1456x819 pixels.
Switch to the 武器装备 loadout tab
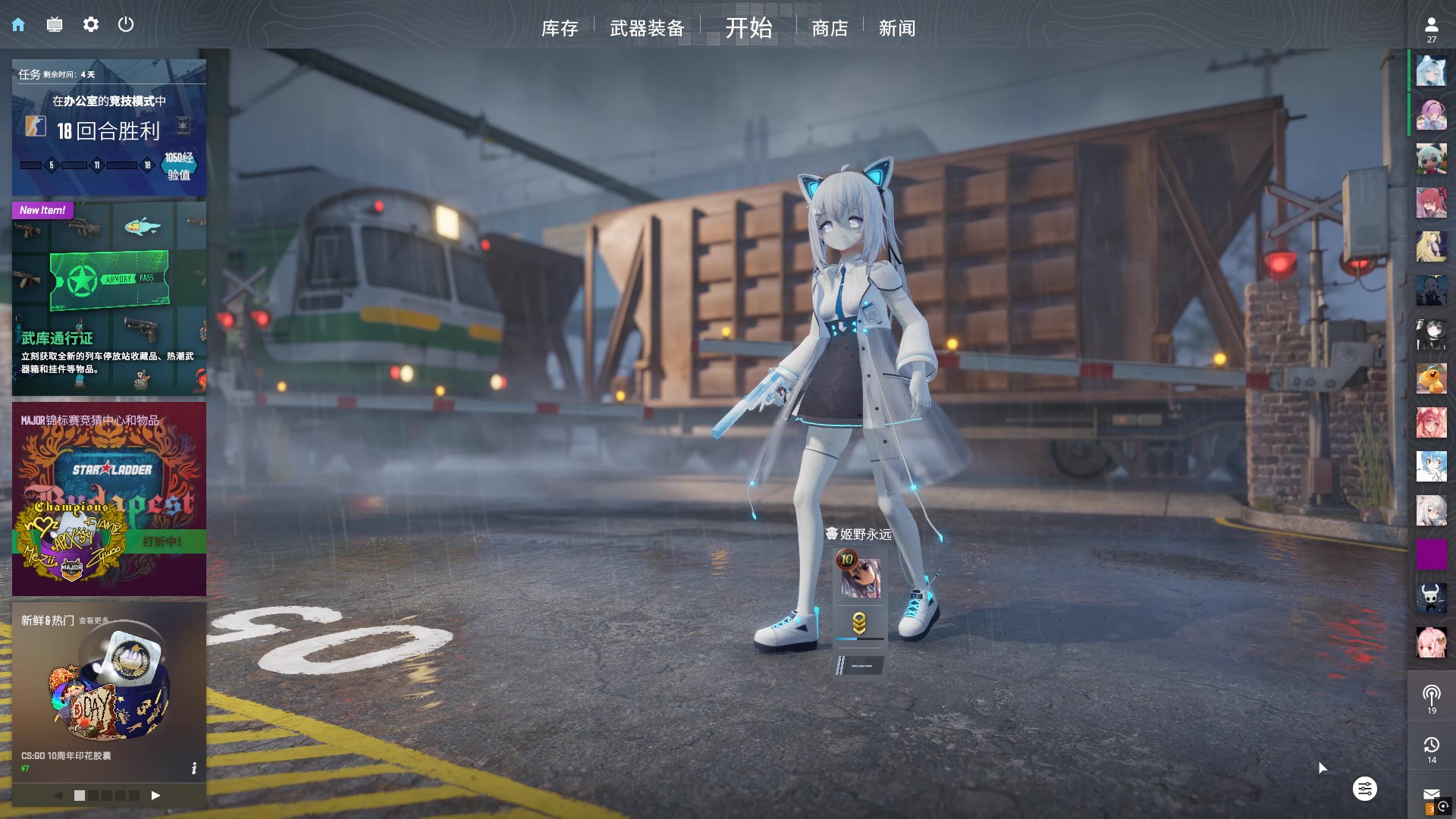(x=647, y=29)
